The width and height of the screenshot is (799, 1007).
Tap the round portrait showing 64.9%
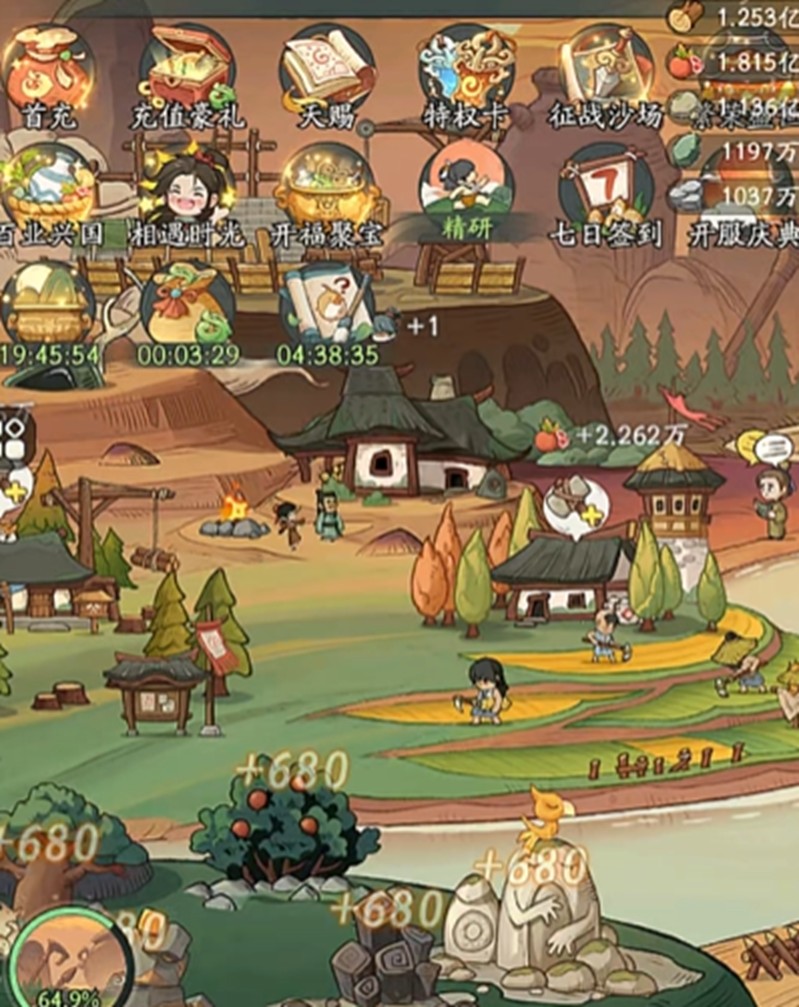click(x=70, y=957)
